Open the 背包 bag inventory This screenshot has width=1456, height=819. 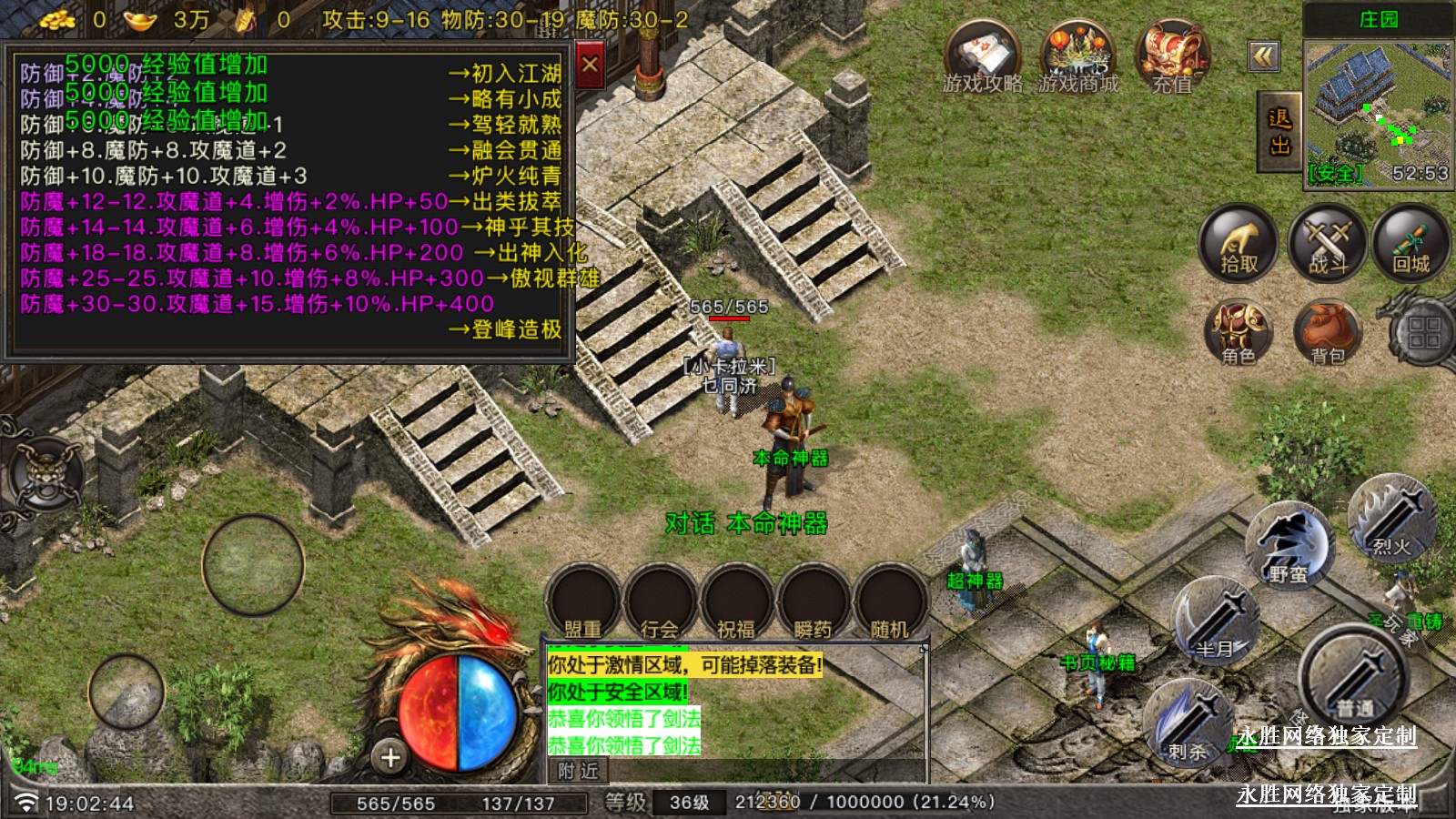pyautogui.click(x=1328, y=331)
